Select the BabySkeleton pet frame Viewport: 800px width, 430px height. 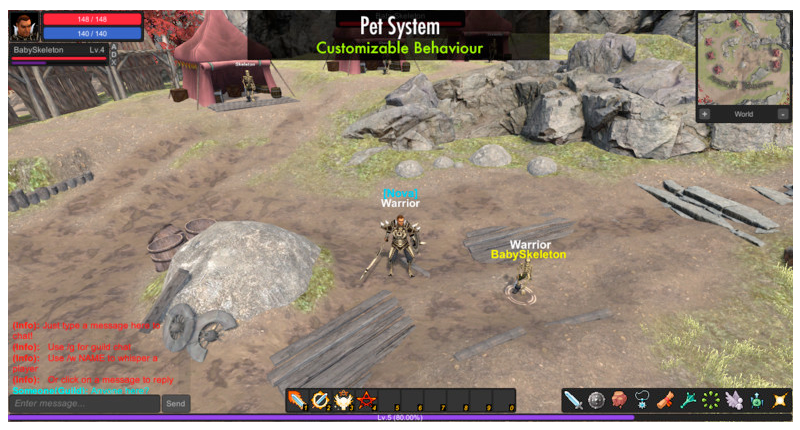point(58,50)
